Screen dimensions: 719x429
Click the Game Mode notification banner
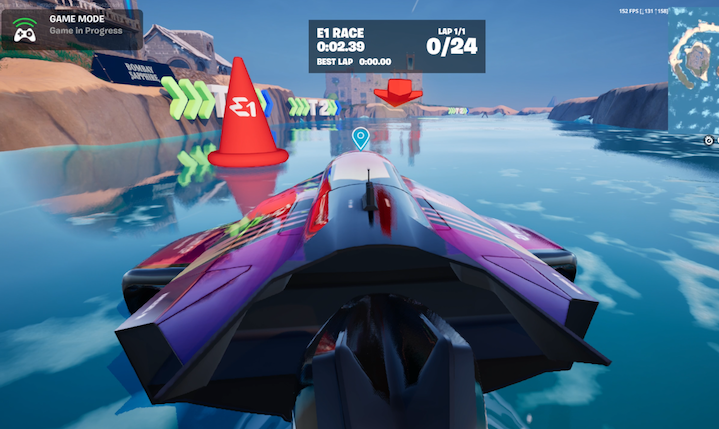(x=71, y=31)
